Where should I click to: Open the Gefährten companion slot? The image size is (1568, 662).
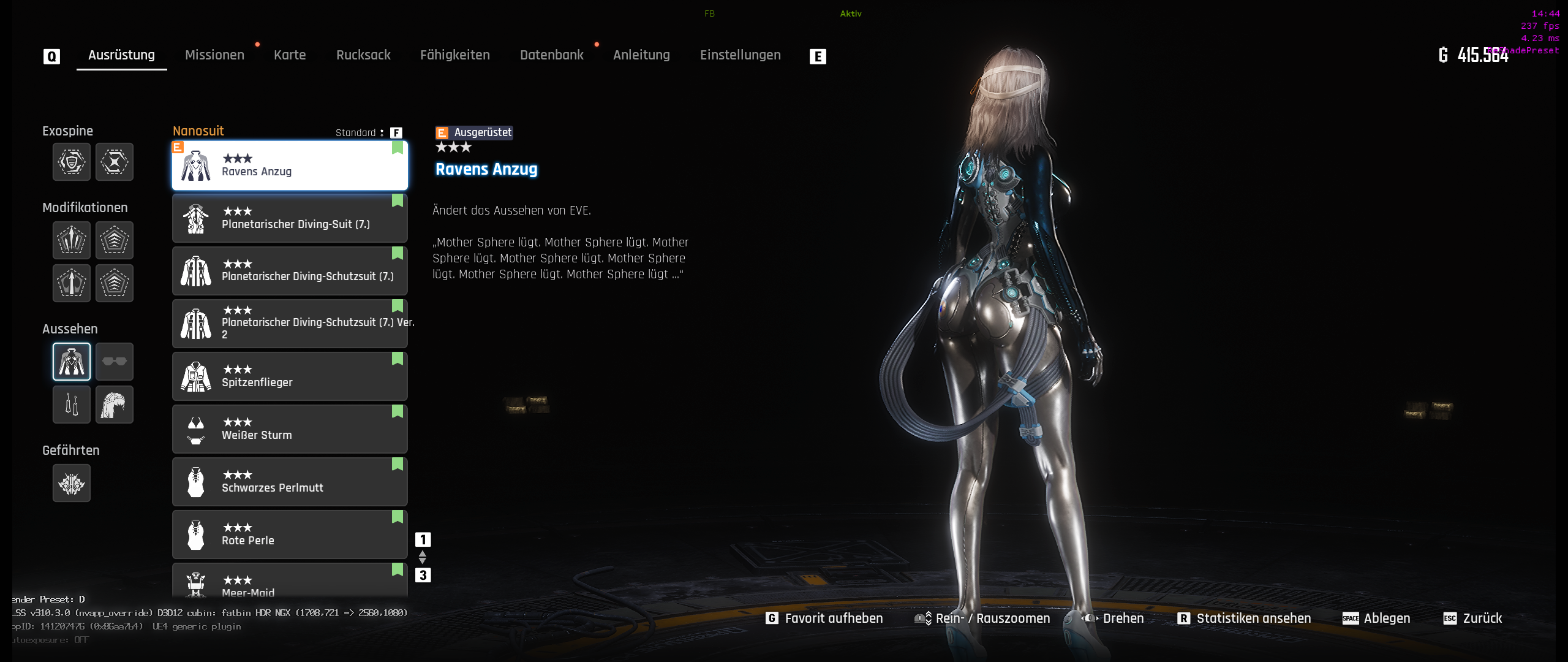click(x=72, y=483)
